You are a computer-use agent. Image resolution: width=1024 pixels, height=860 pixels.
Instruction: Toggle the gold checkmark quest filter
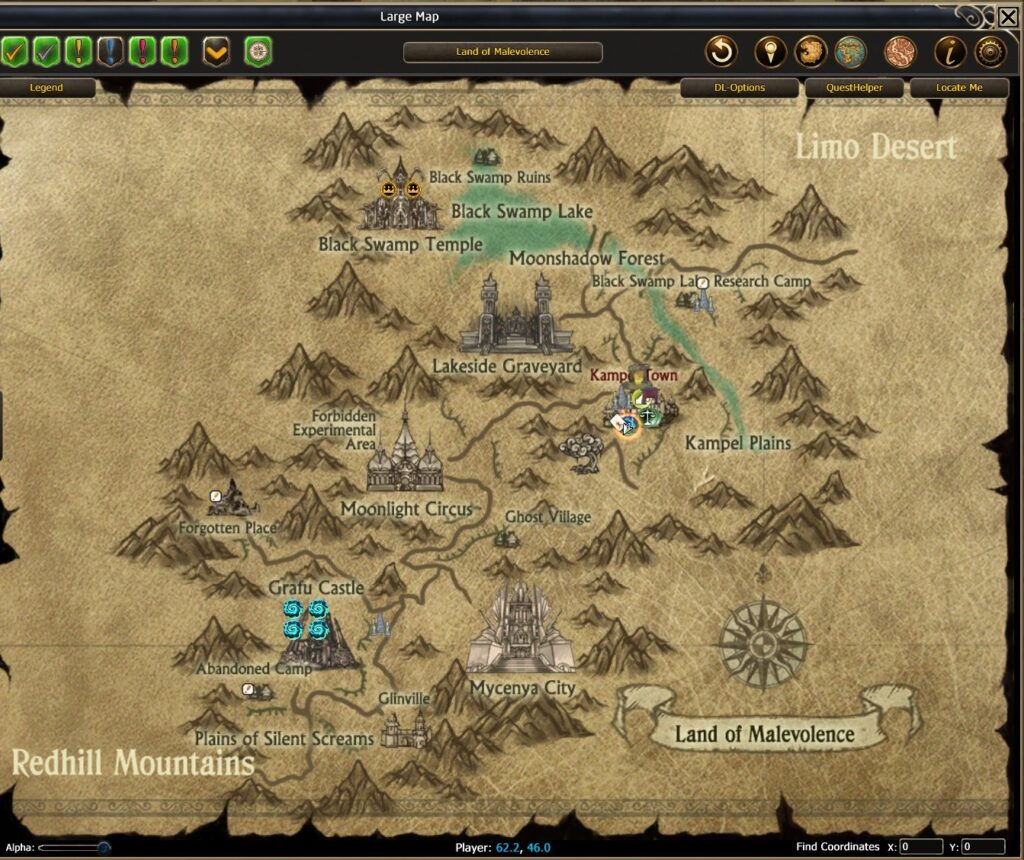point(13,50)
